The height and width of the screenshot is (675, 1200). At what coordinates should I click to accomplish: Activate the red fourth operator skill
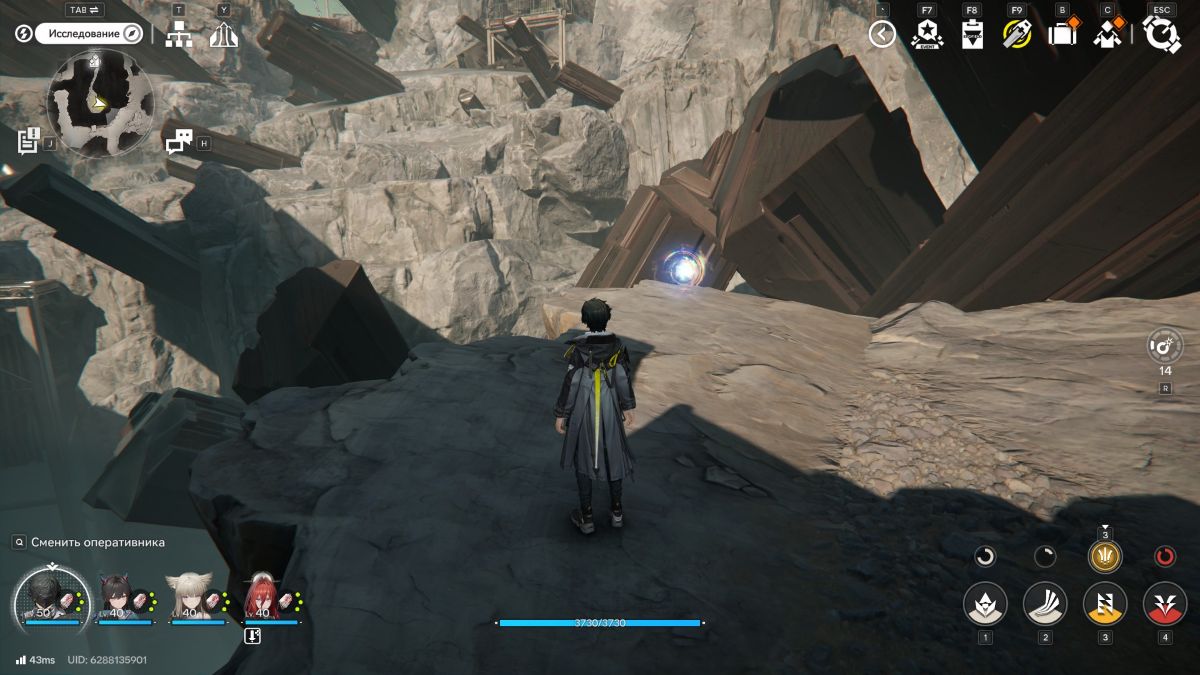(1165, 604)
